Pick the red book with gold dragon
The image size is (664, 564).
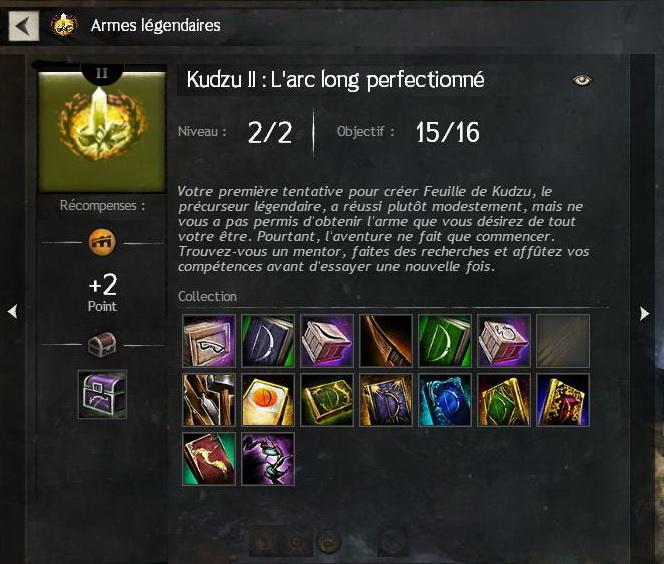point(209,459)
